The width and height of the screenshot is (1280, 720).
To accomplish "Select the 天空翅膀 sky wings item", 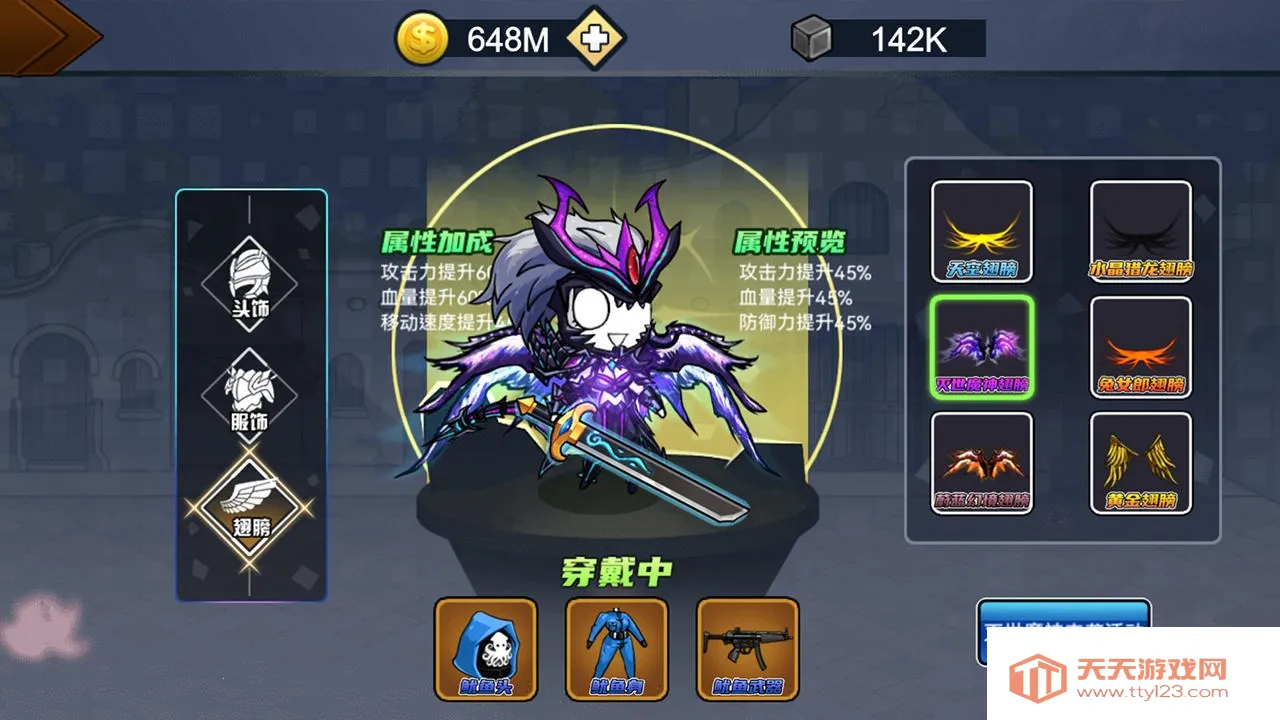I will 983,230.
